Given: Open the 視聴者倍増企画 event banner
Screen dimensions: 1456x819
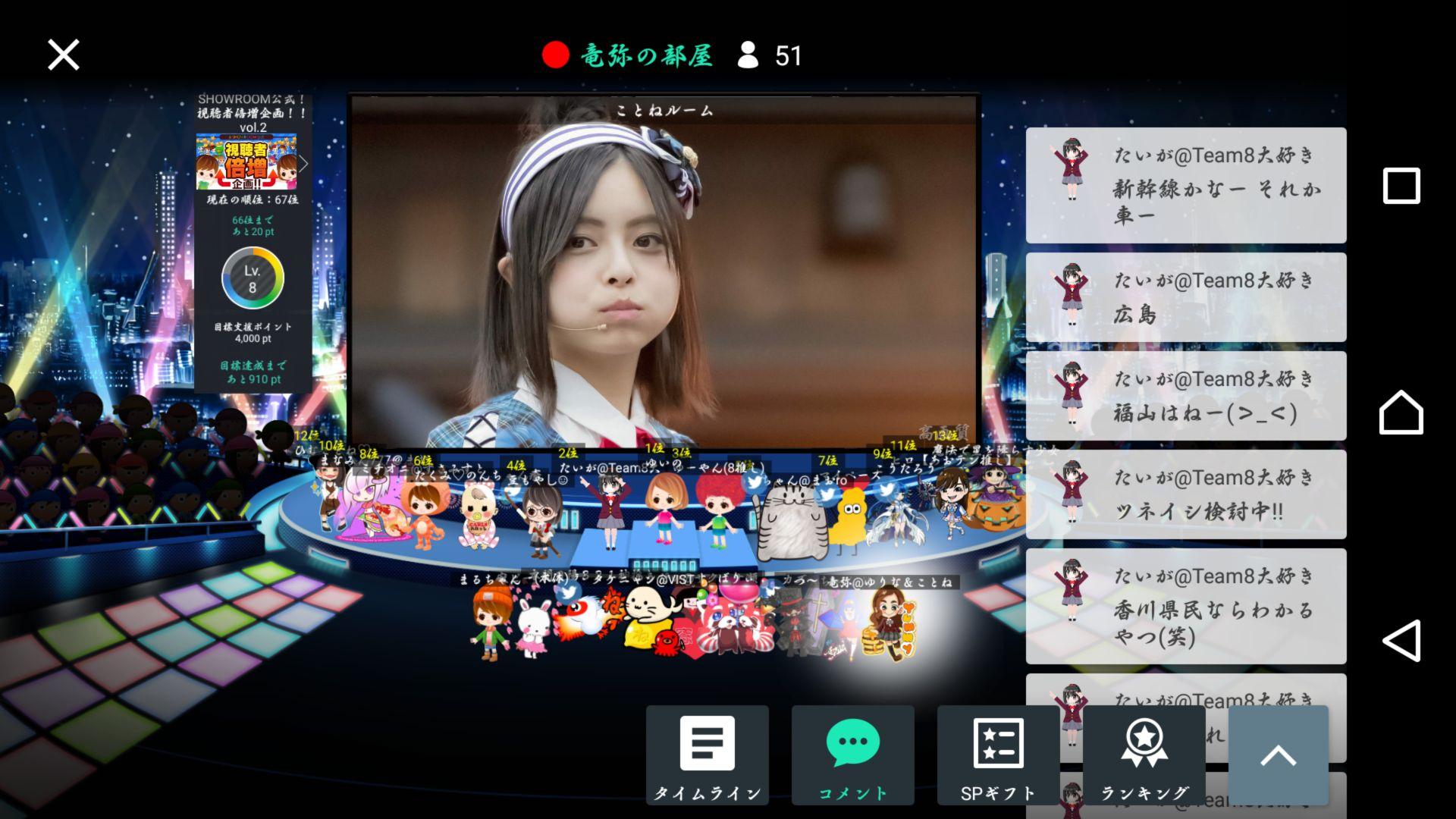Looking at the screenshot, I should click(x=246, y=162).
